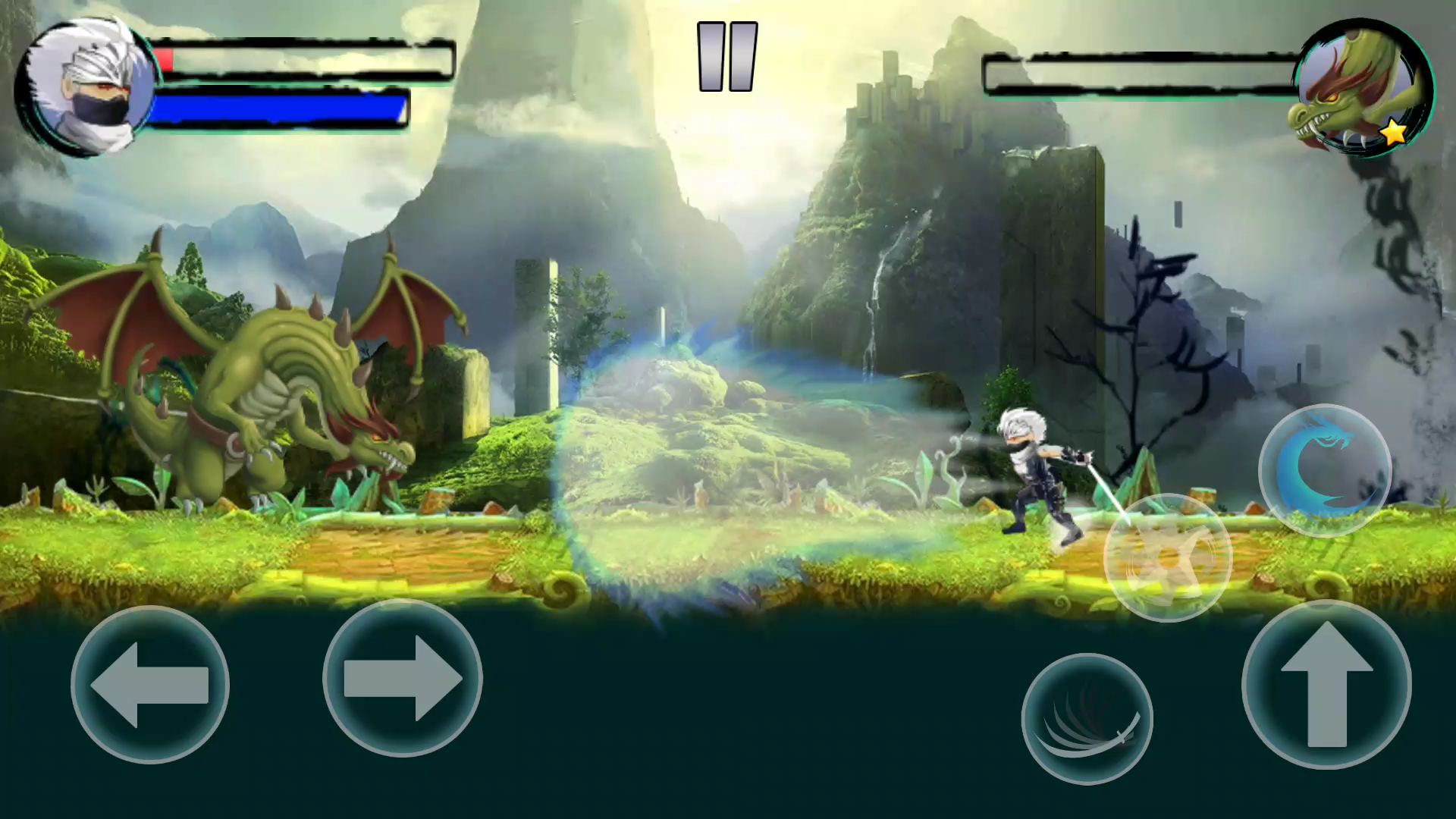Pause the game
This screenshot has width=1456, height=819.
click(726, 55)
